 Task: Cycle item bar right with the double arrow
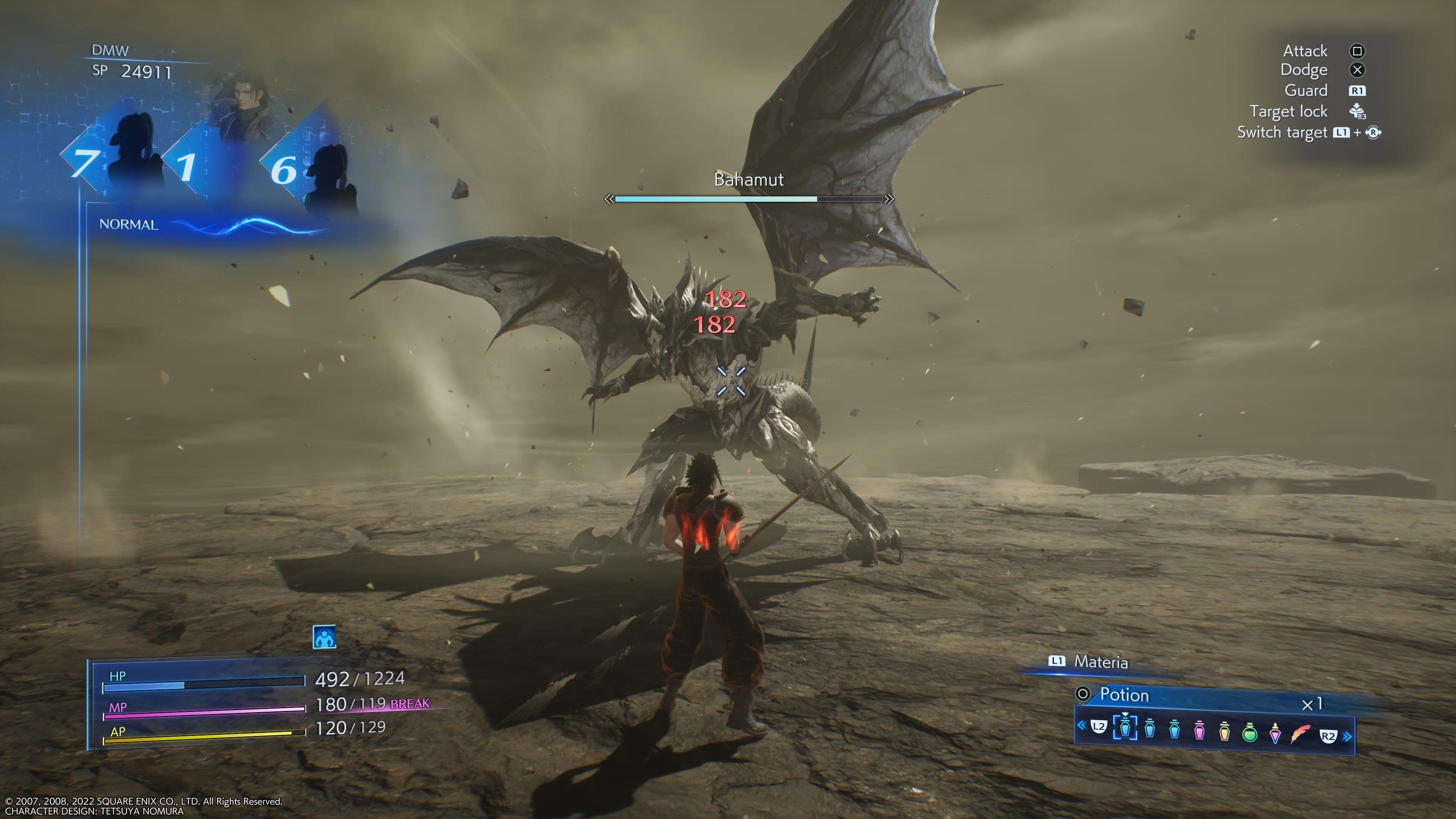[x=1348, y=736]
